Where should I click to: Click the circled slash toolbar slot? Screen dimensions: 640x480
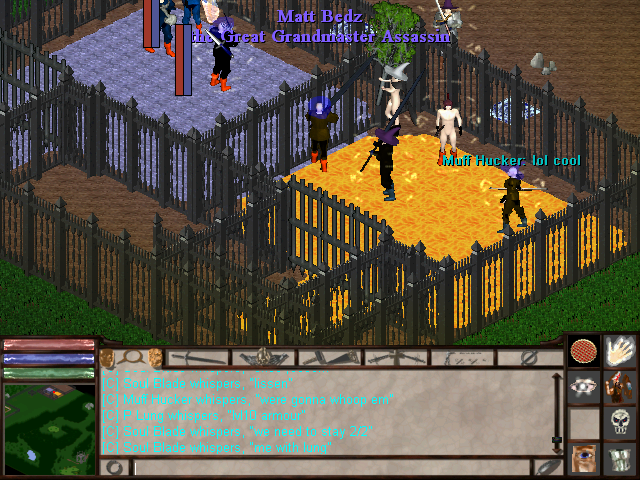pos(530,357)
